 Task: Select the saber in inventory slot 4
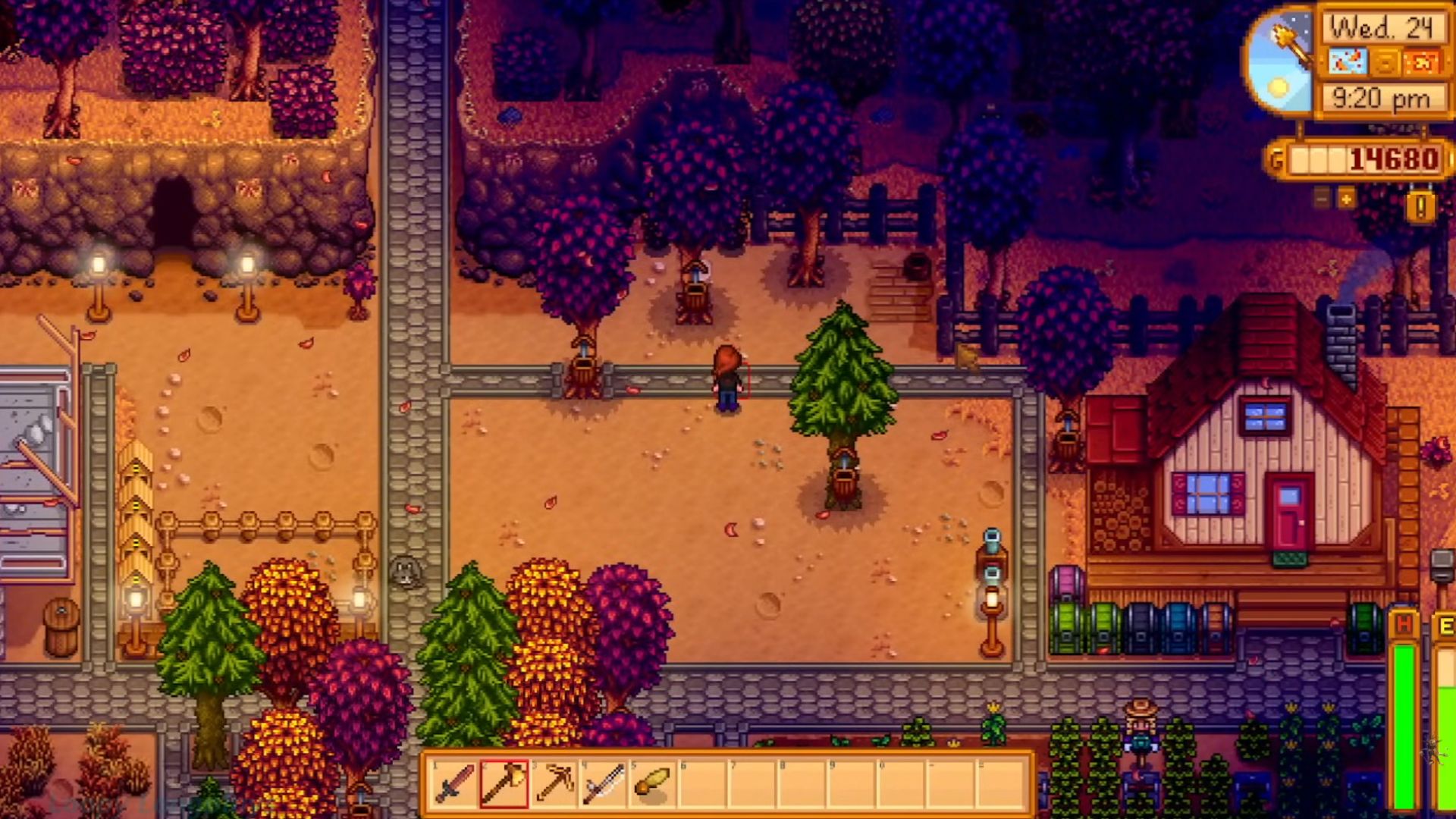pyautogui.click(x=604, y=785)
